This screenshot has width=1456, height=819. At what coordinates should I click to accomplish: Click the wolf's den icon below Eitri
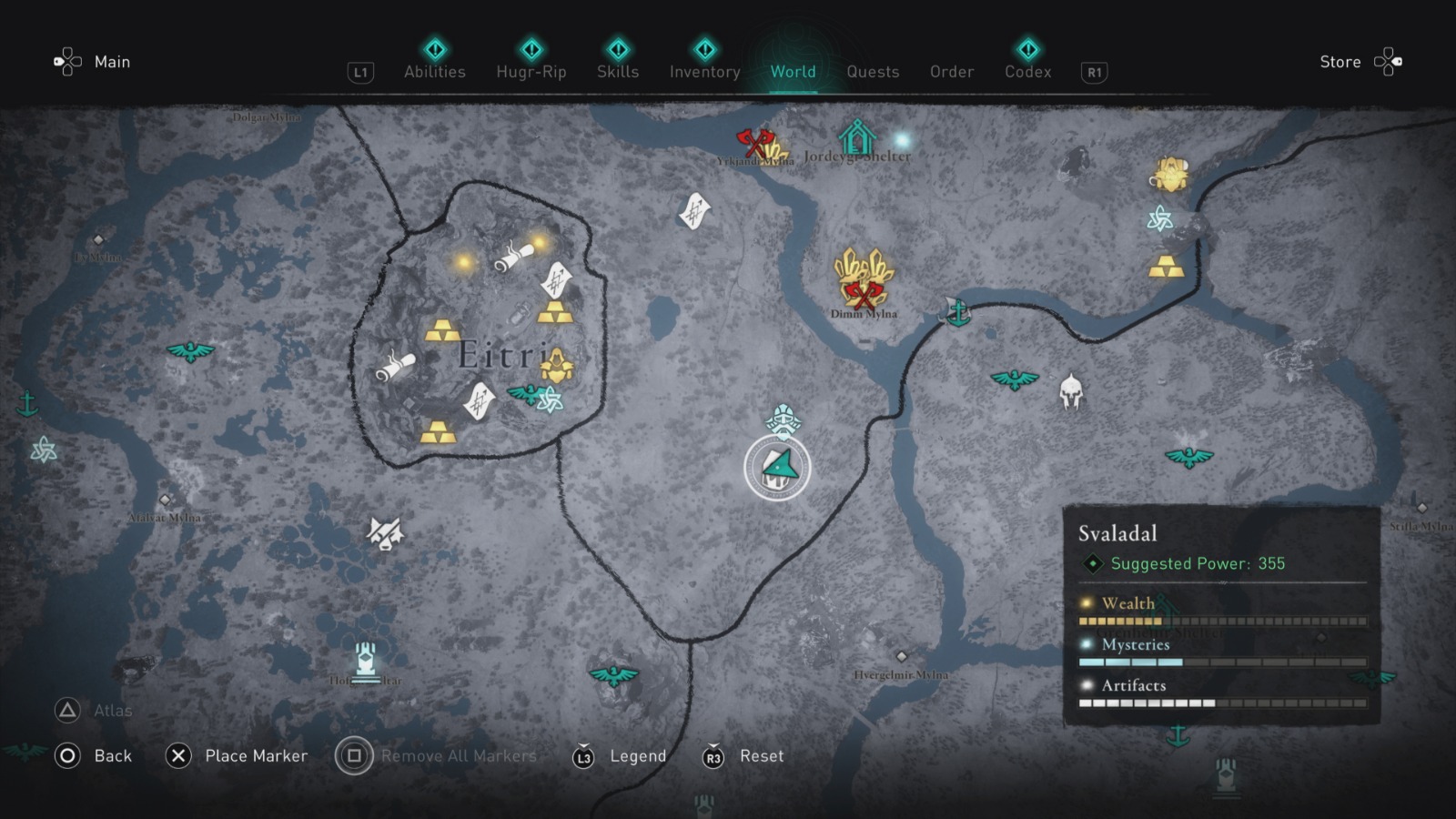(x=384, y=533)
